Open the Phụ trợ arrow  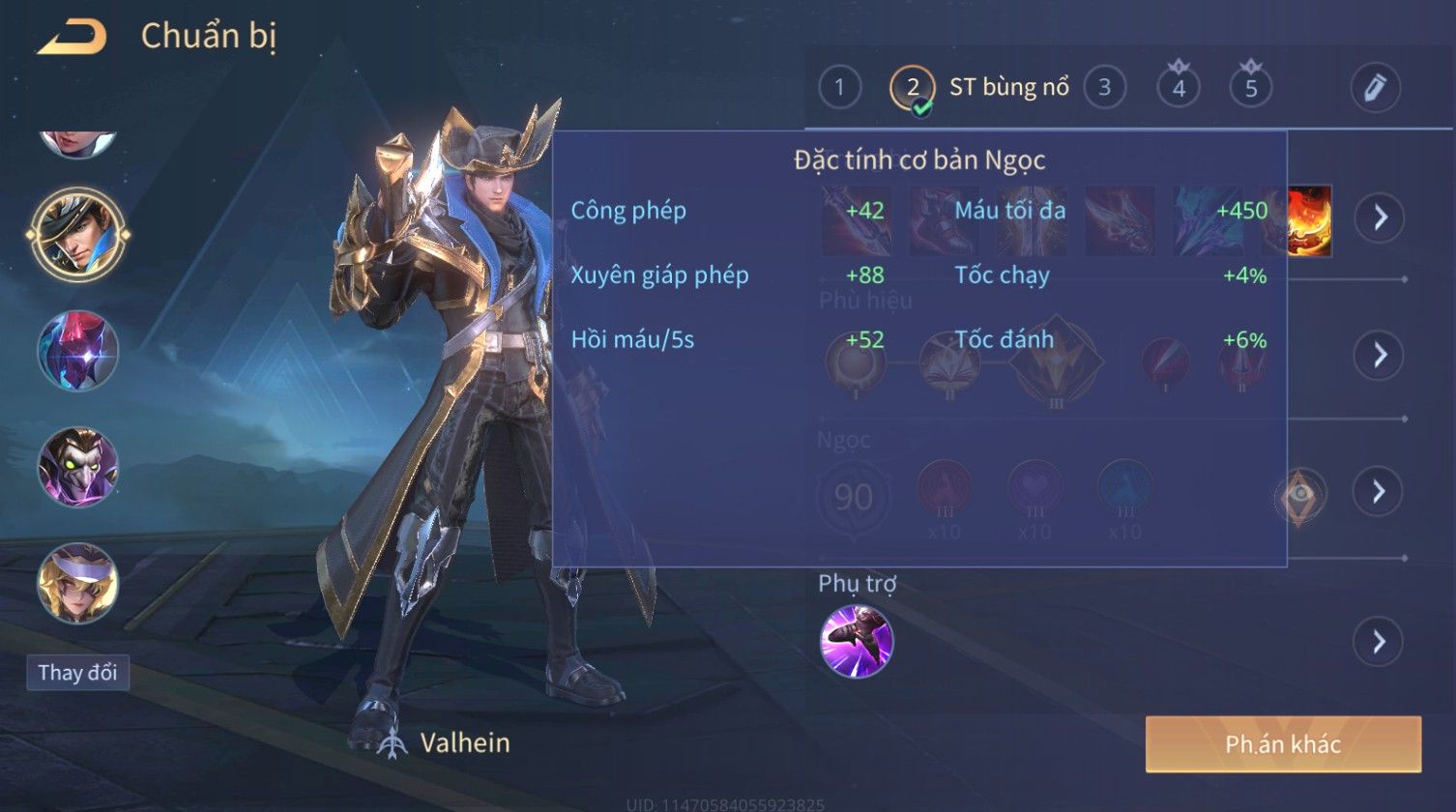(x=1379, y=642)
